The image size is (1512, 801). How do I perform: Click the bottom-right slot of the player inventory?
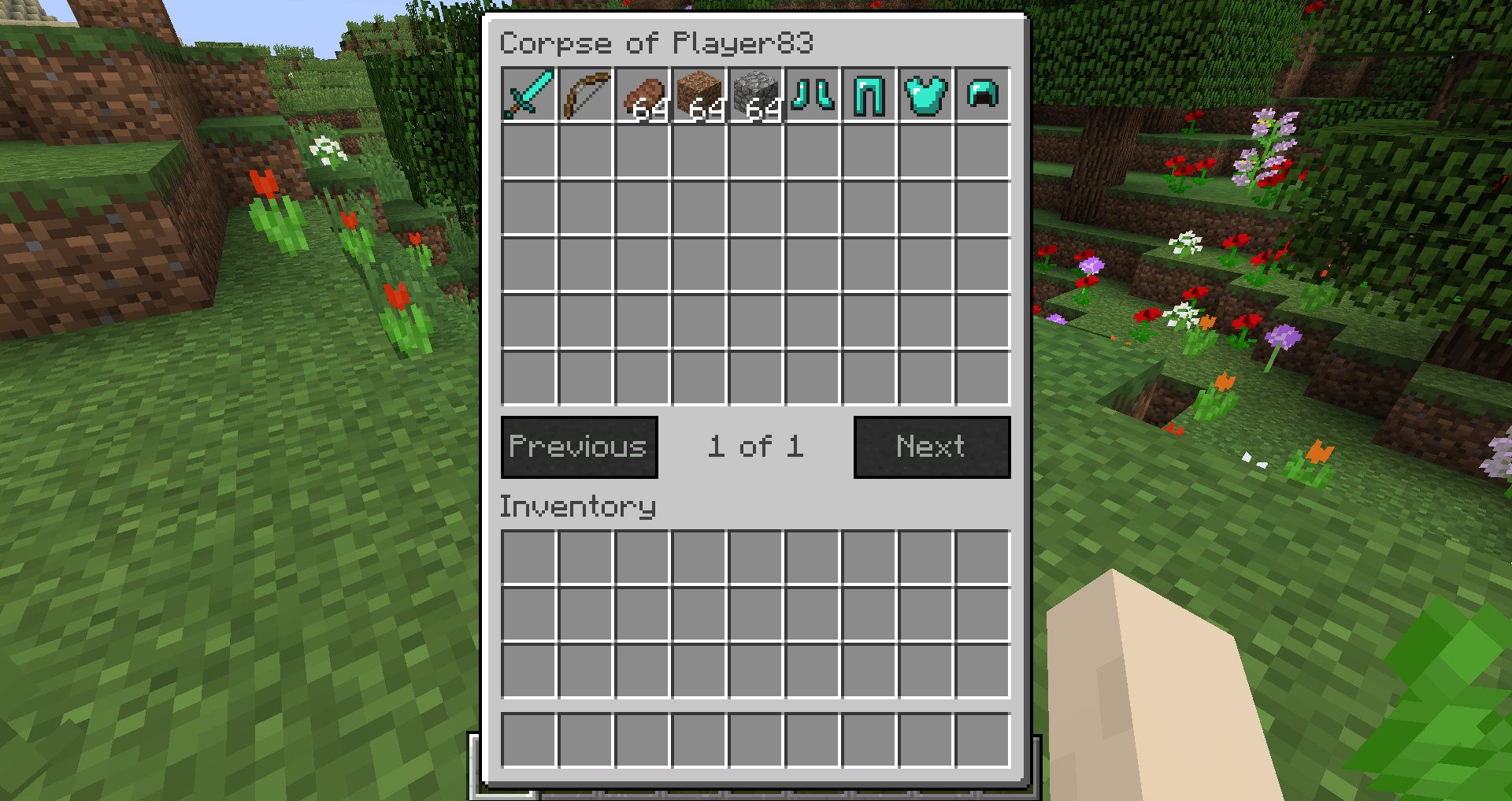click(x=981, y=740)
